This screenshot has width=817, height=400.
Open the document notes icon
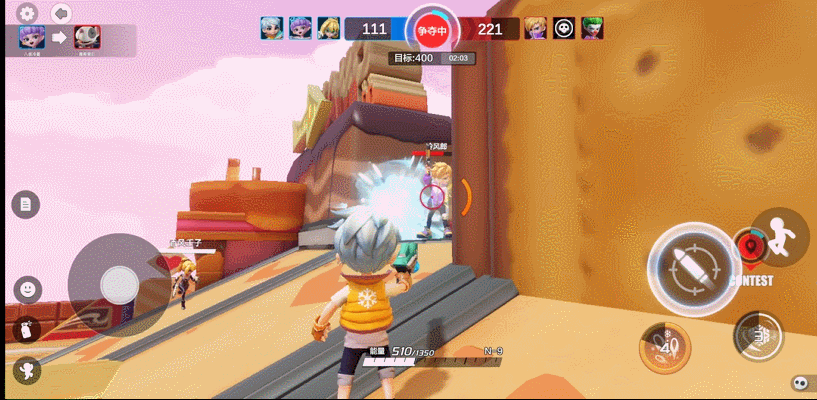click(26, 205)
